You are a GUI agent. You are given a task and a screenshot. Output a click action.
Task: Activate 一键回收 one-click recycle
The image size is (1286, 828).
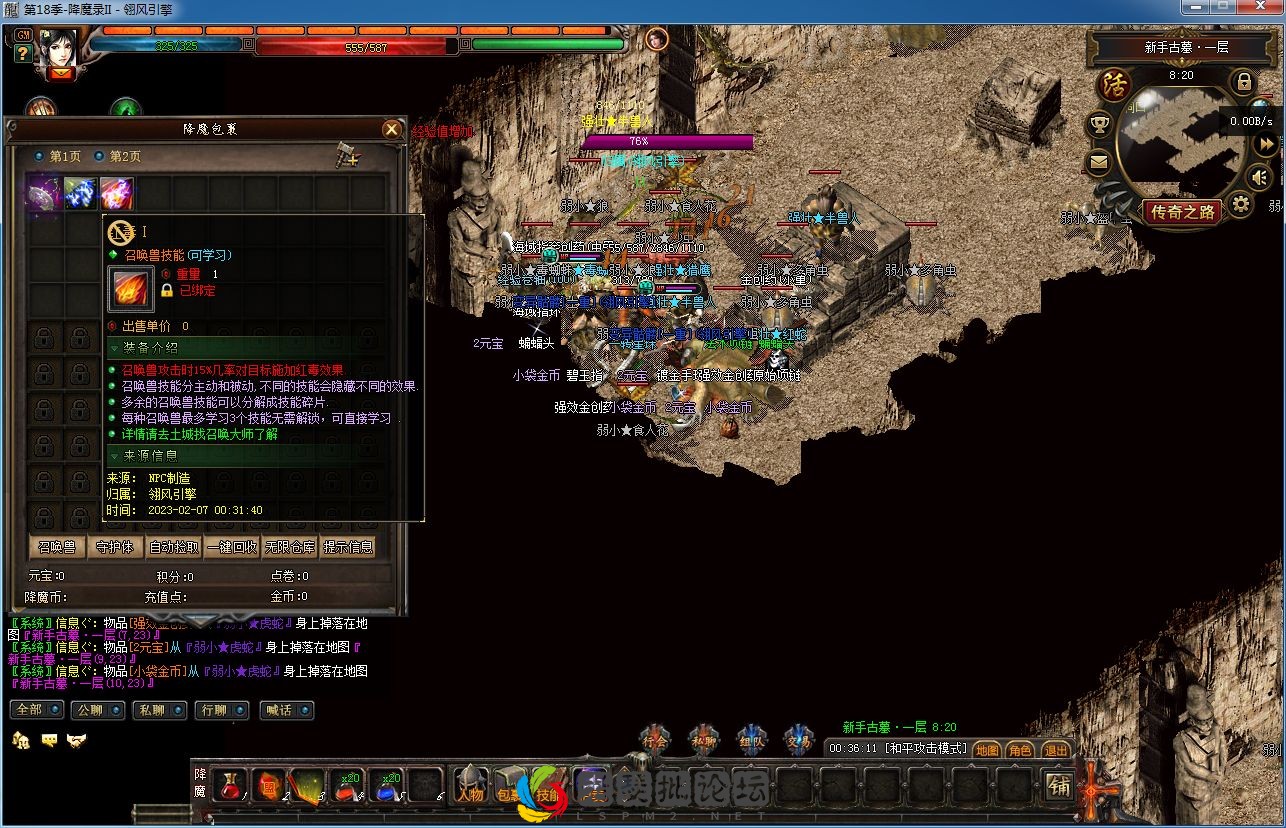point(232,547)
